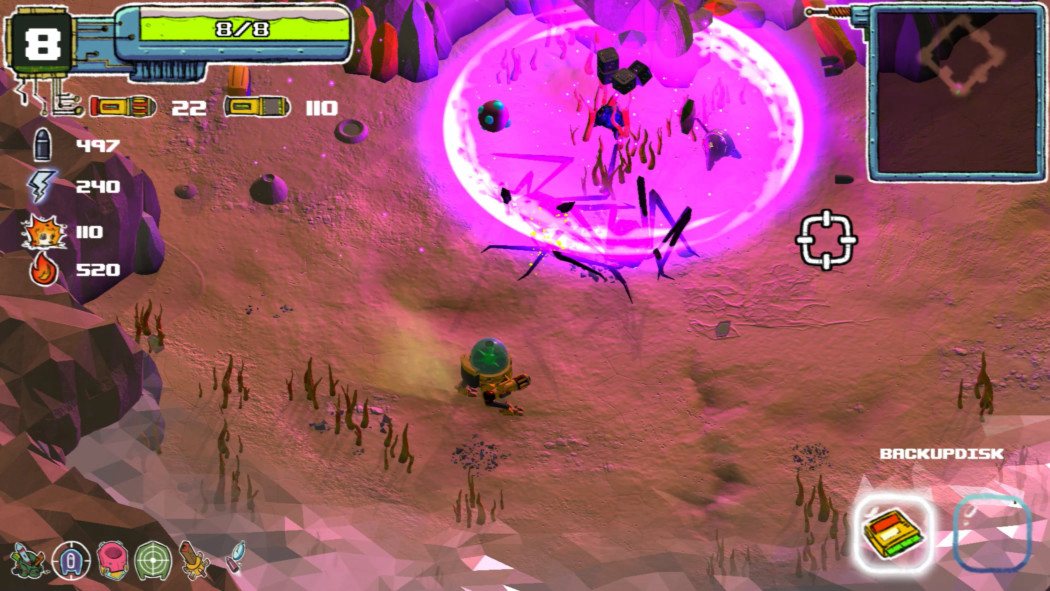Screen dimensions: 1050x591
Task: Select the flame fuel ammo icon
Action: coord(44,270)
